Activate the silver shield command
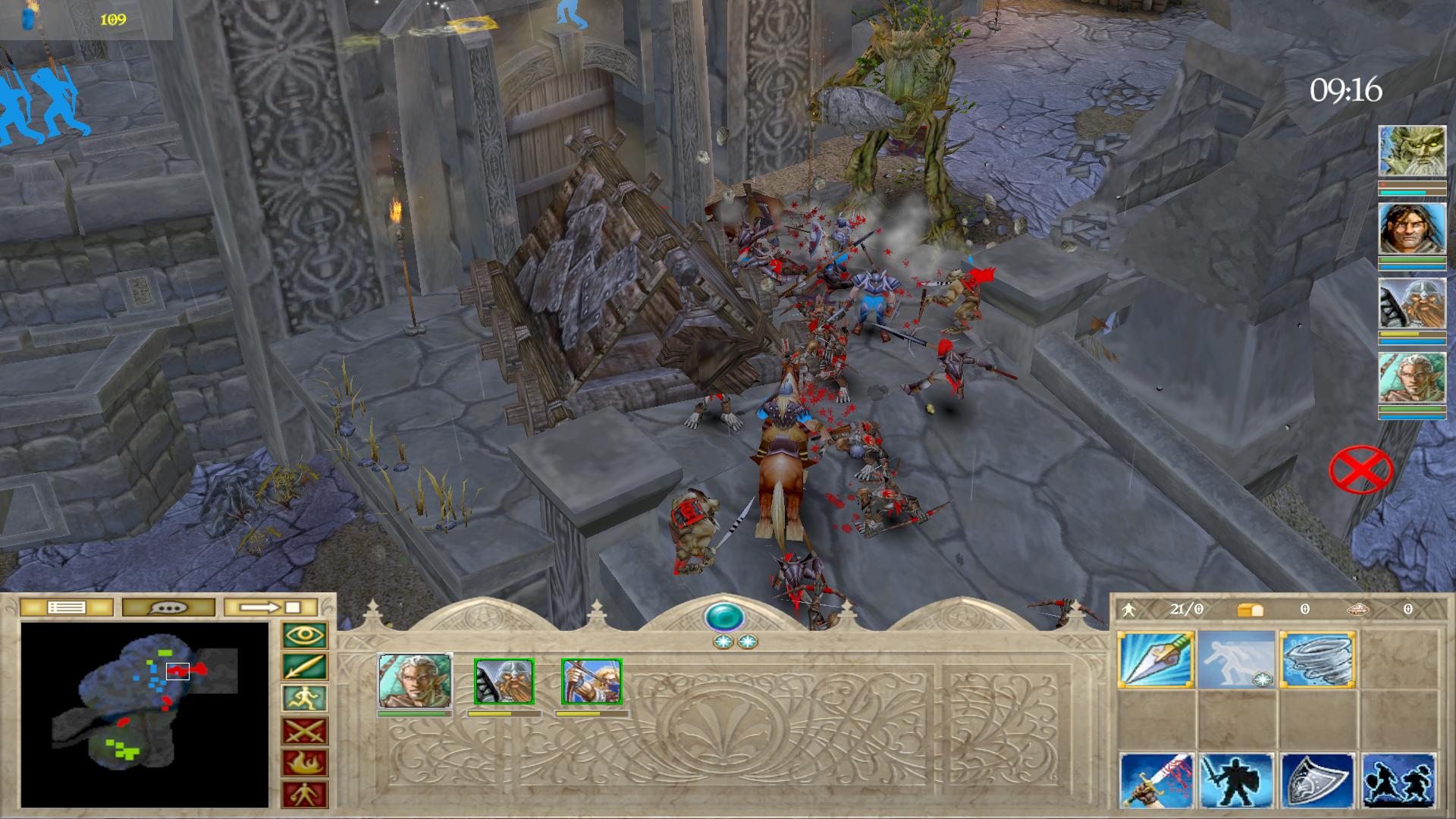The height and width of the screenshot is (819, 1456). (1318, 781)
